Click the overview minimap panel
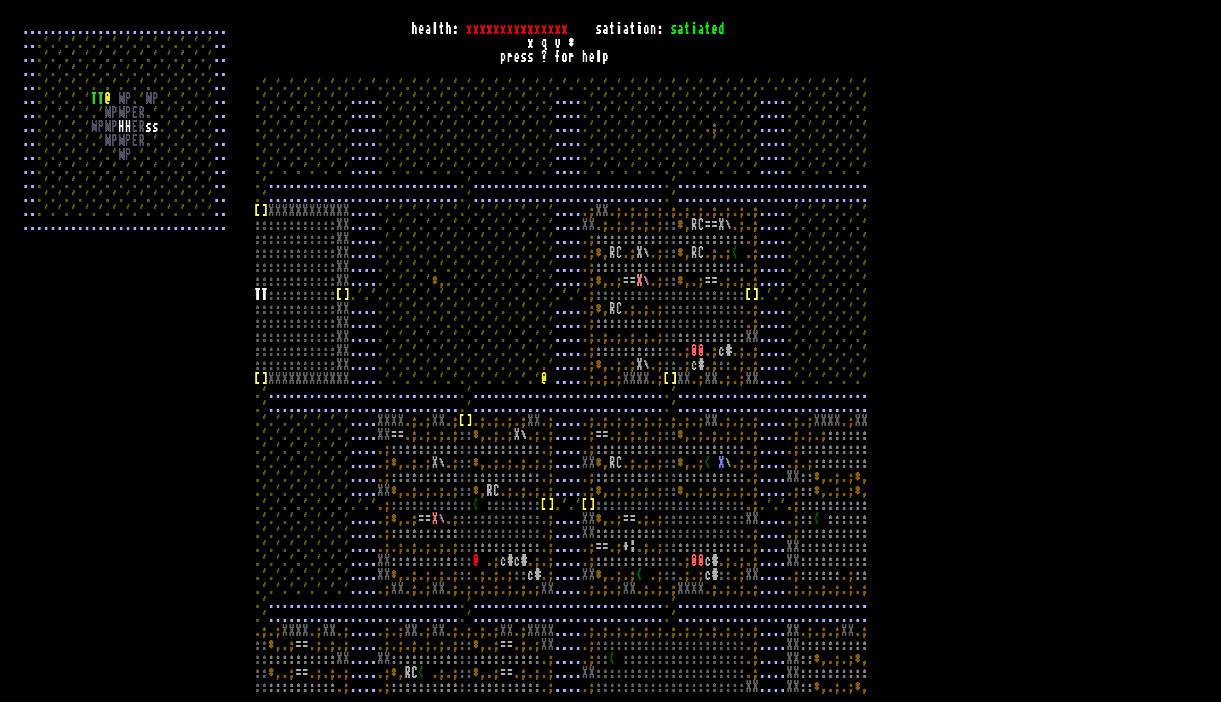 (x=124, y=130)
